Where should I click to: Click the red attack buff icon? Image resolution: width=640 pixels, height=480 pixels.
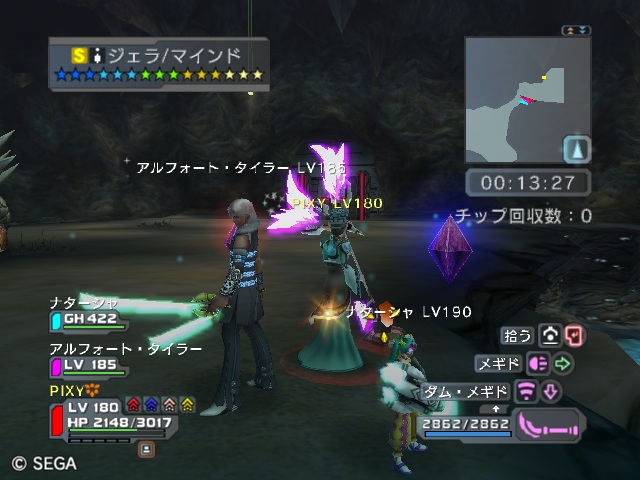point(133,405)
